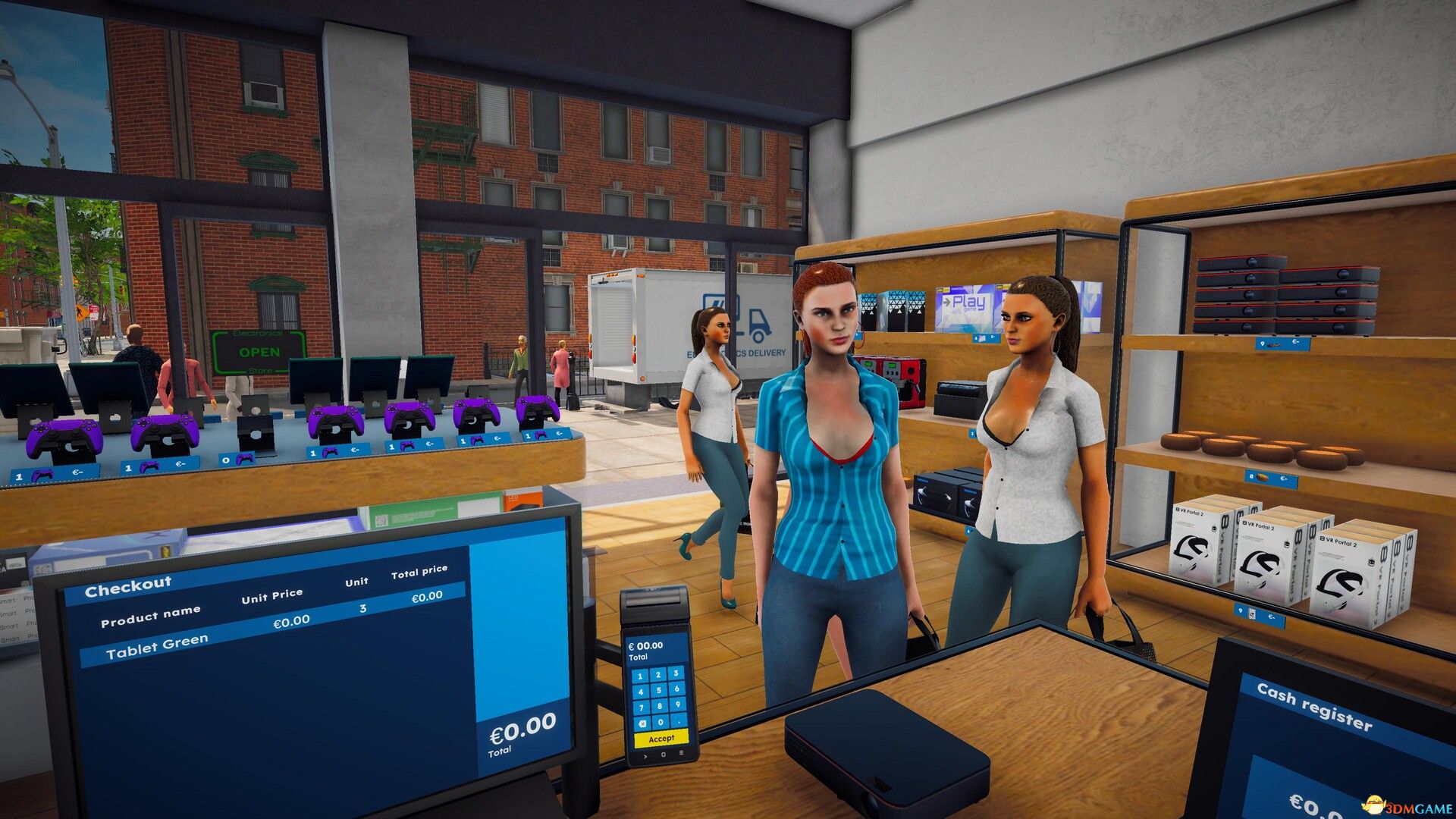Select the Checkout header on the register screen

pyautogui.click(x=130, y=588)
